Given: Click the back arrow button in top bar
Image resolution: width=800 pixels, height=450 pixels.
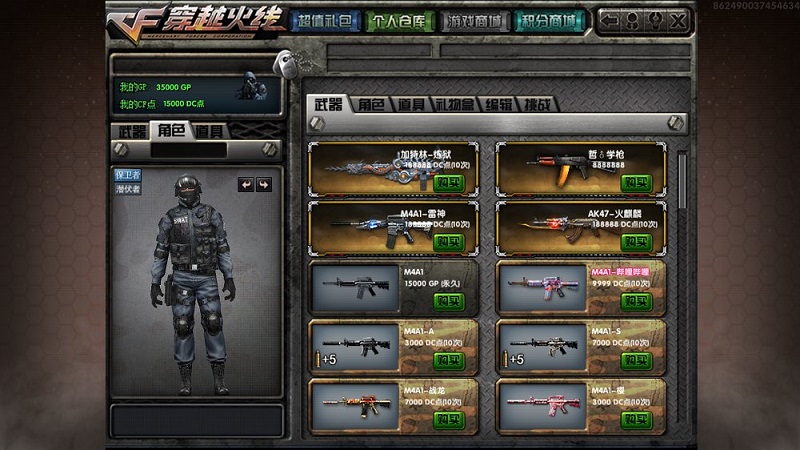Looking at the screenshot, I should point(608,20).
